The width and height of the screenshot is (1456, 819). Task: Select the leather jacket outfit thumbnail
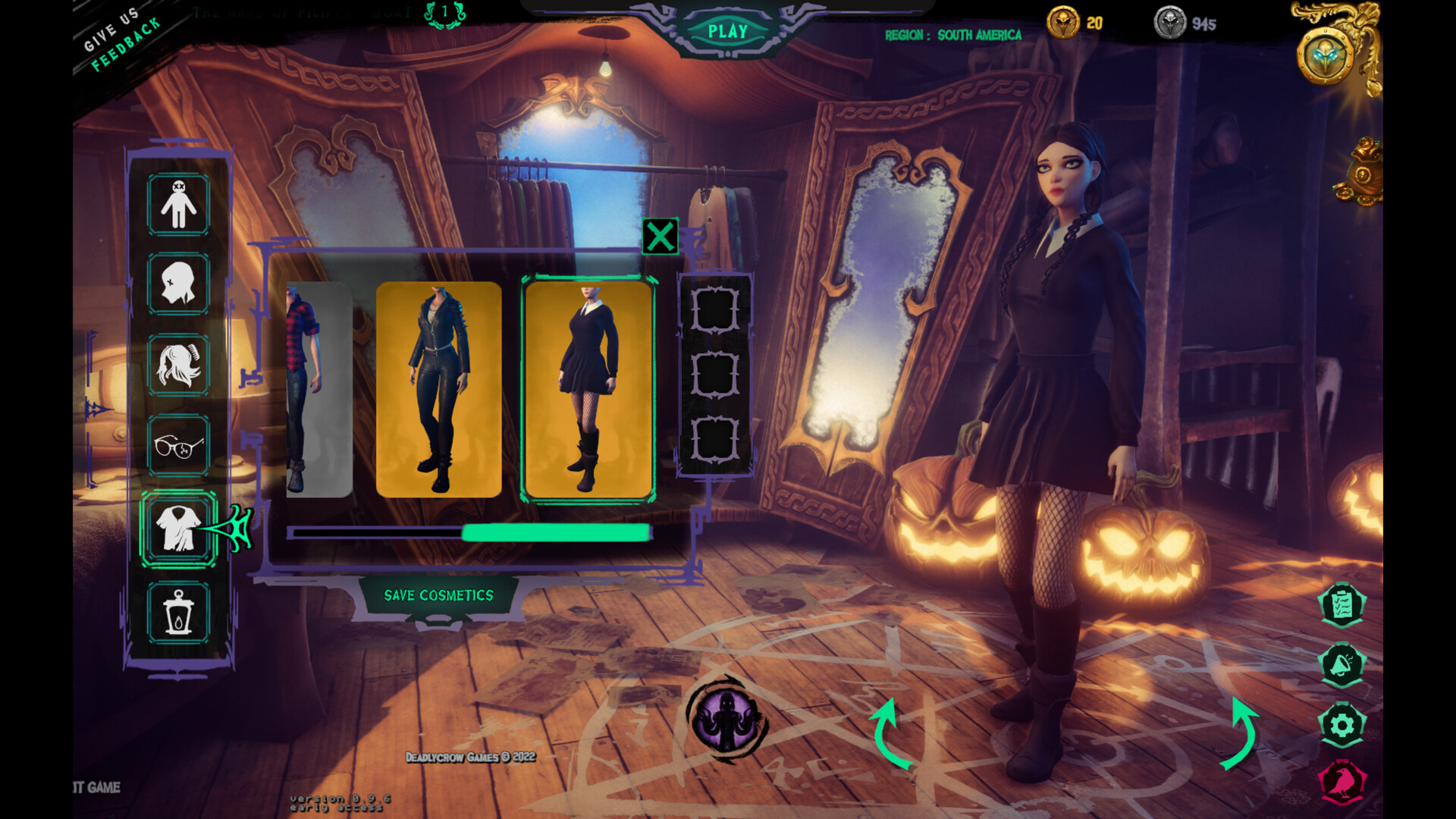pyautogui.click(x=440, y=387)
